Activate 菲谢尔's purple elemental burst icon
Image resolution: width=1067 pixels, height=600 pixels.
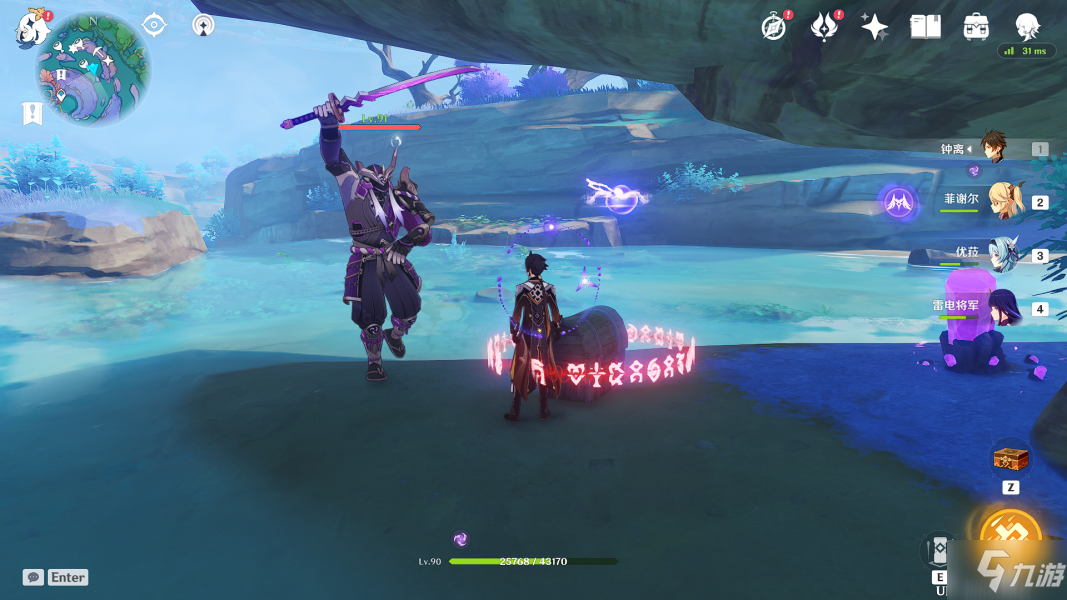pyautogui.click(x=899, y=202)
